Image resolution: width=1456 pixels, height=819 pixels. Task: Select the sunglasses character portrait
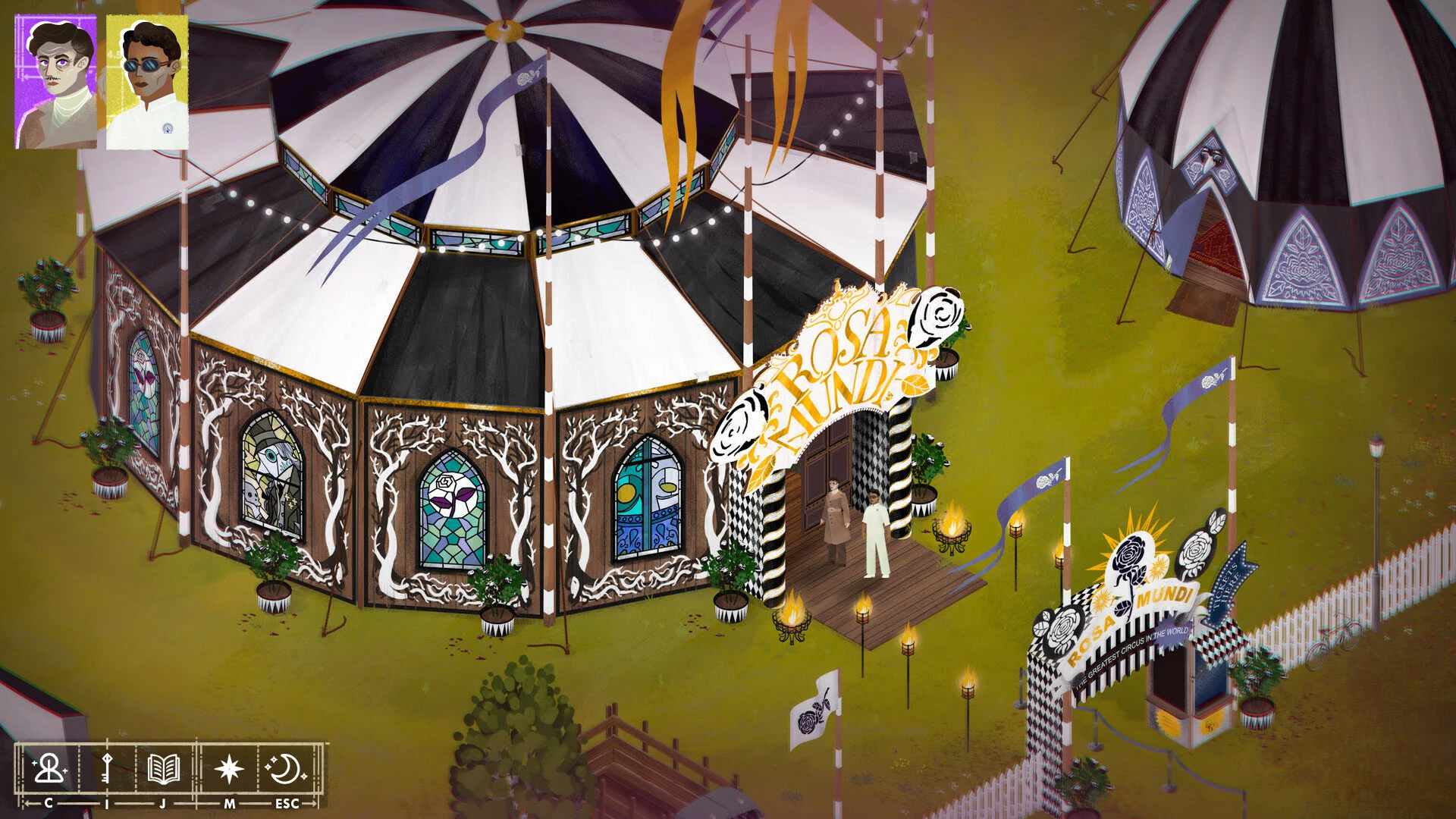click(147, 82)
